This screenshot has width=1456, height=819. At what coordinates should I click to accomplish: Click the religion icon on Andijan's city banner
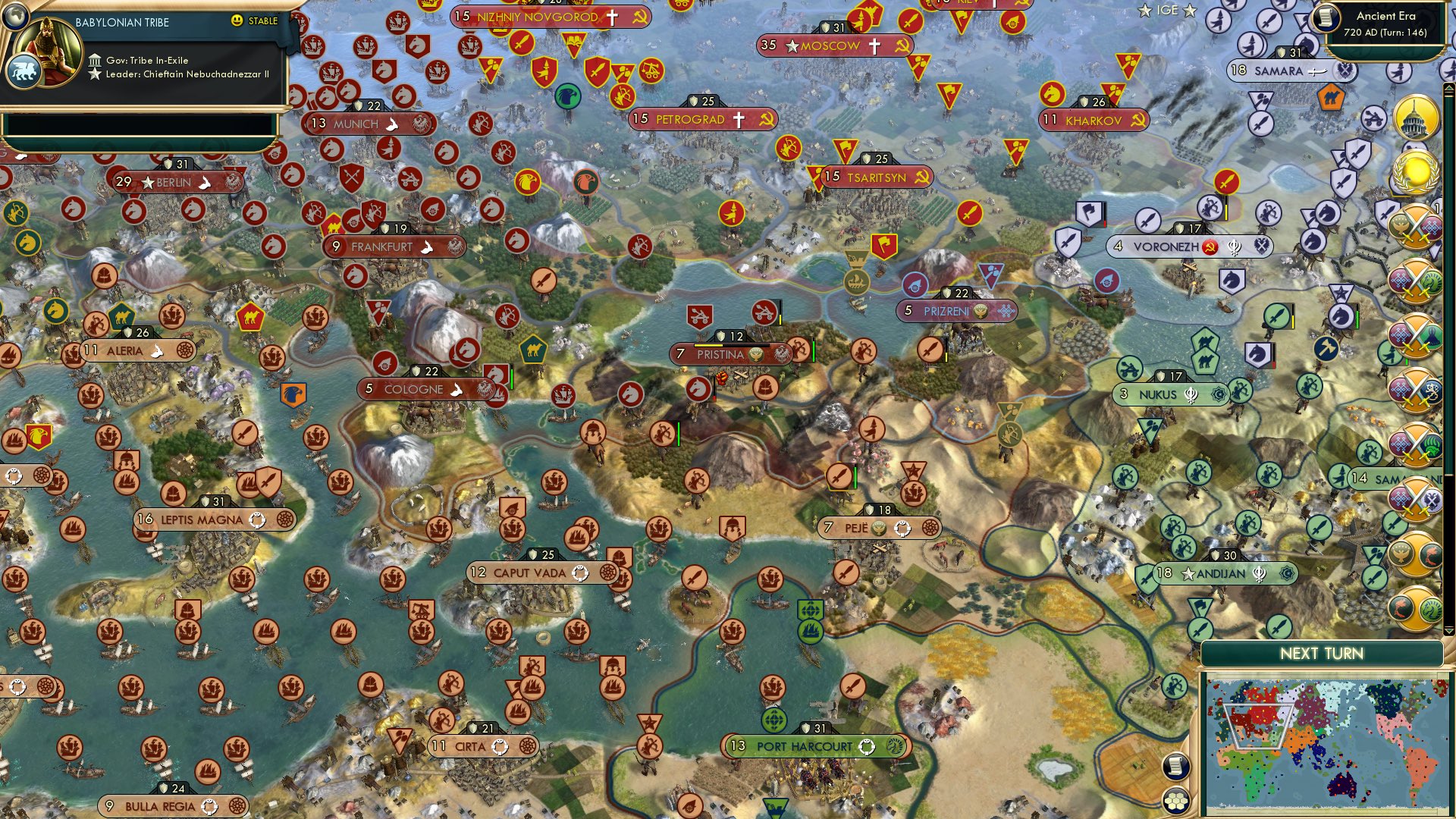click(1259, 573)
